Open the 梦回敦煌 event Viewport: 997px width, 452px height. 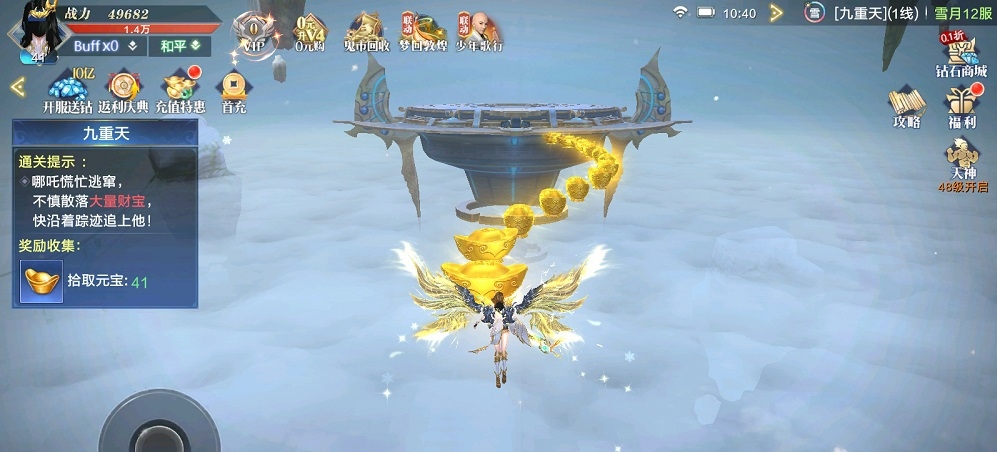(422, 32)
